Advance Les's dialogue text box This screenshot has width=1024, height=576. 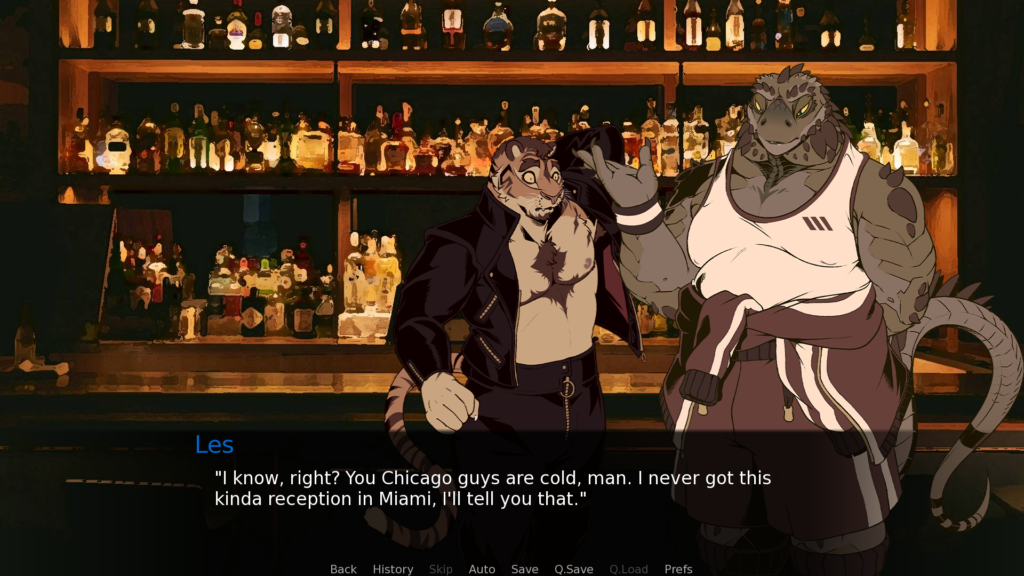510,490
